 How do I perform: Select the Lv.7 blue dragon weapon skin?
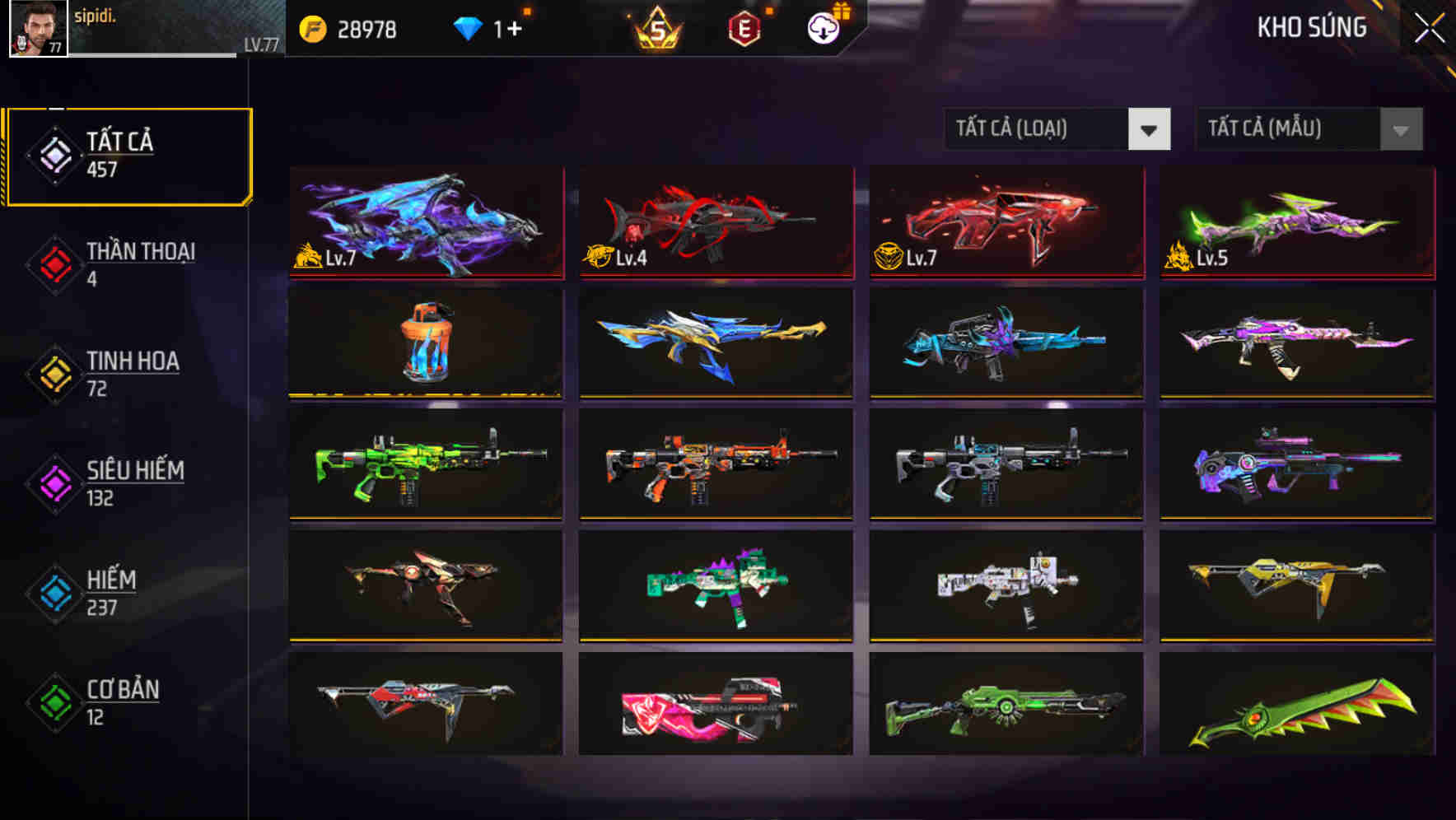click(425, 222)
